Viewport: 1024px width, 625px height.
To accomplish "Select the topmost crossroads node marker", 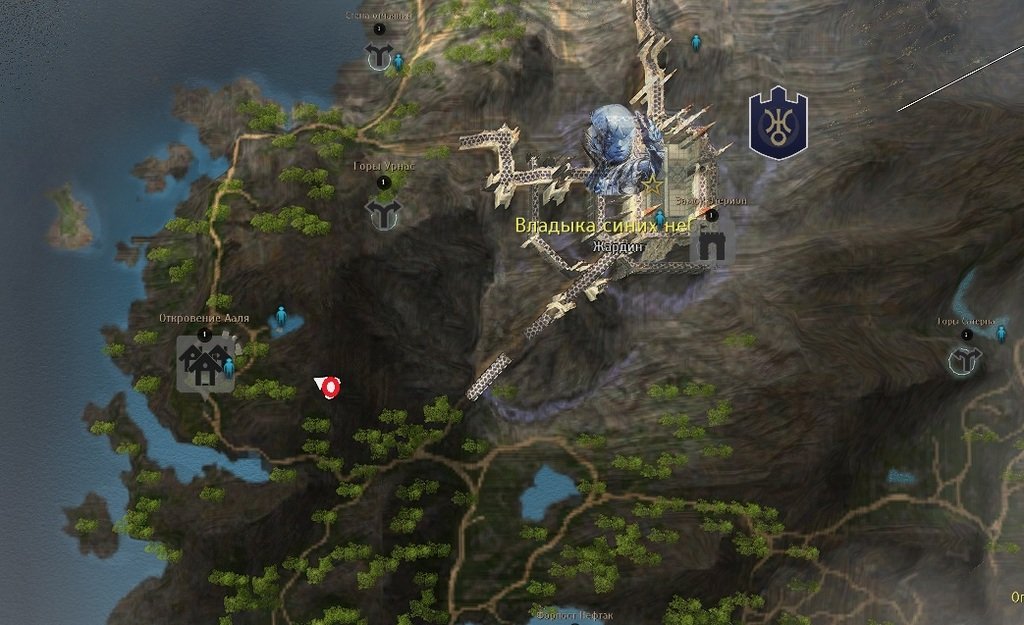I will (x=379, y=56).
